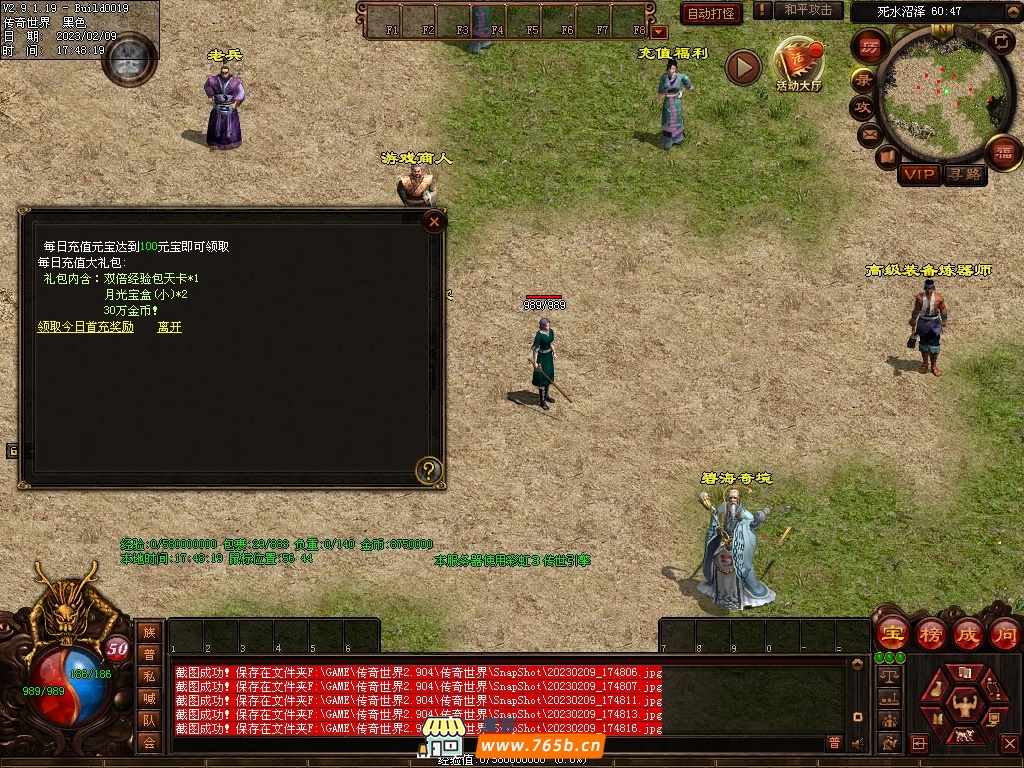1024x768 pixels.
Task: Open the 成 achievements button
Action: pyautogui.click(x=968, y=633)
